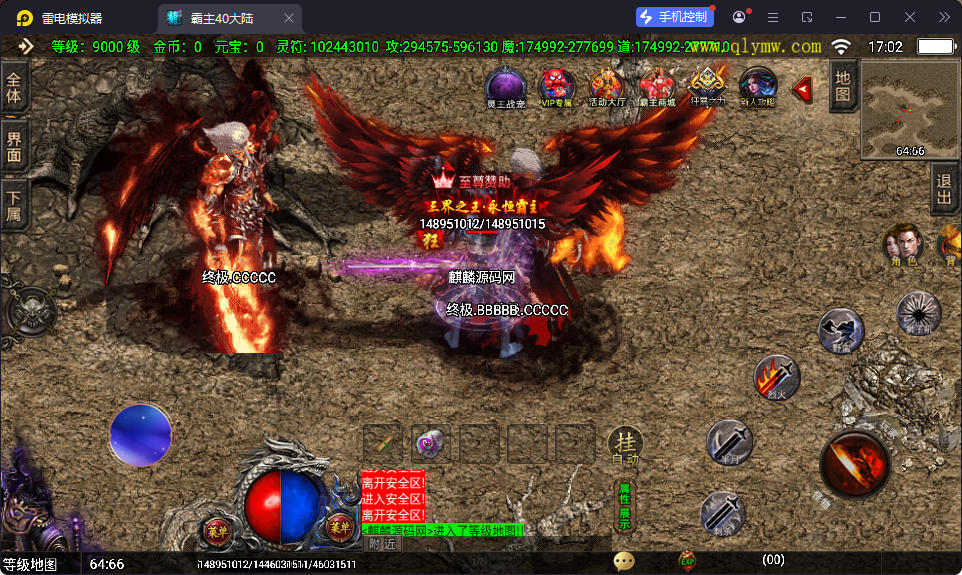Open the 新人攻略 newcomer guide
962x575 pixels.
pyautogui.click(x=758, y=86)
